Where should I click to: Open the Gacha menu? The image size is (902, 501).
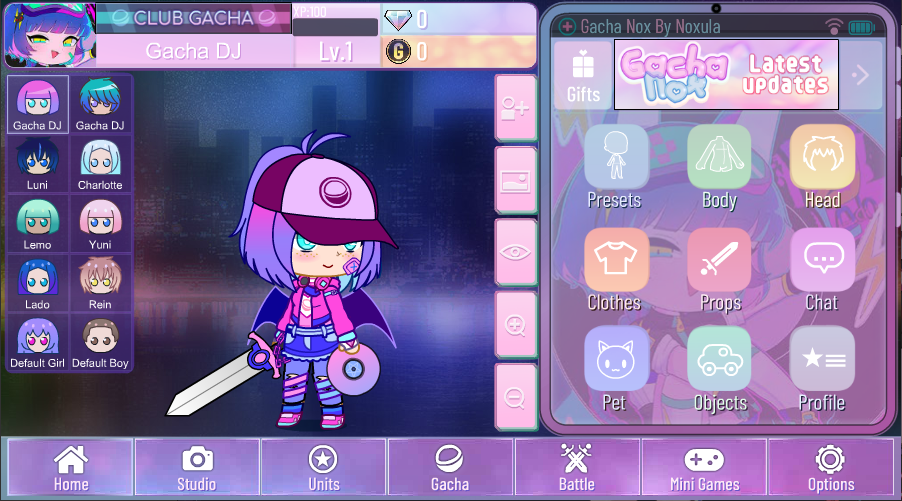[x=450, y=467]
